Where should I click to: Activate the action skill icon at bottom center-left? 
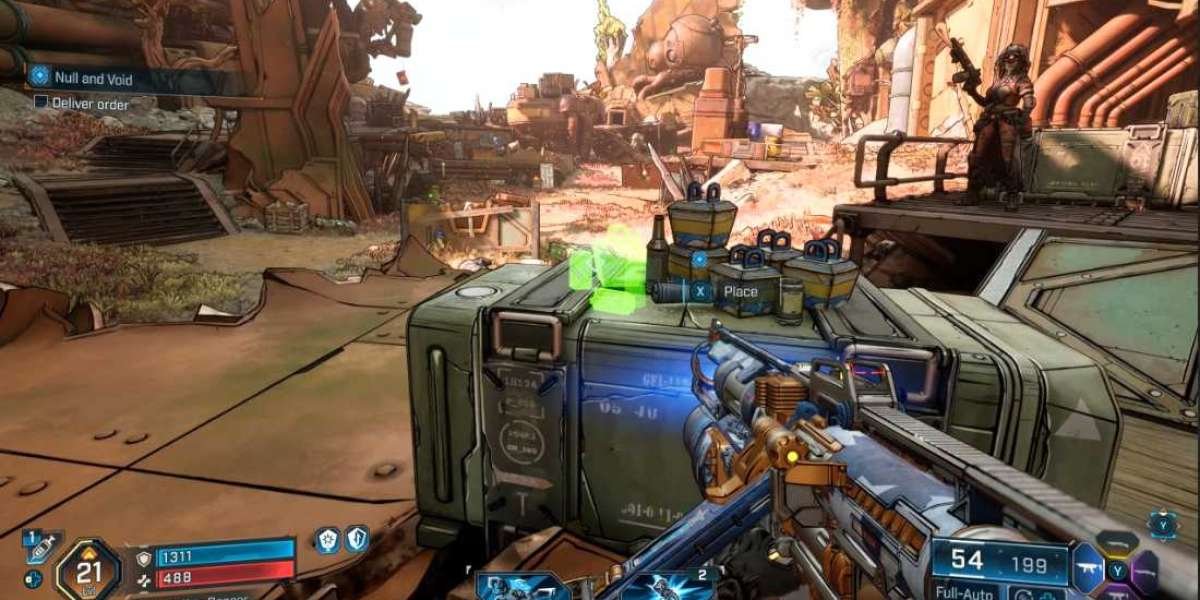pos(522,586)
